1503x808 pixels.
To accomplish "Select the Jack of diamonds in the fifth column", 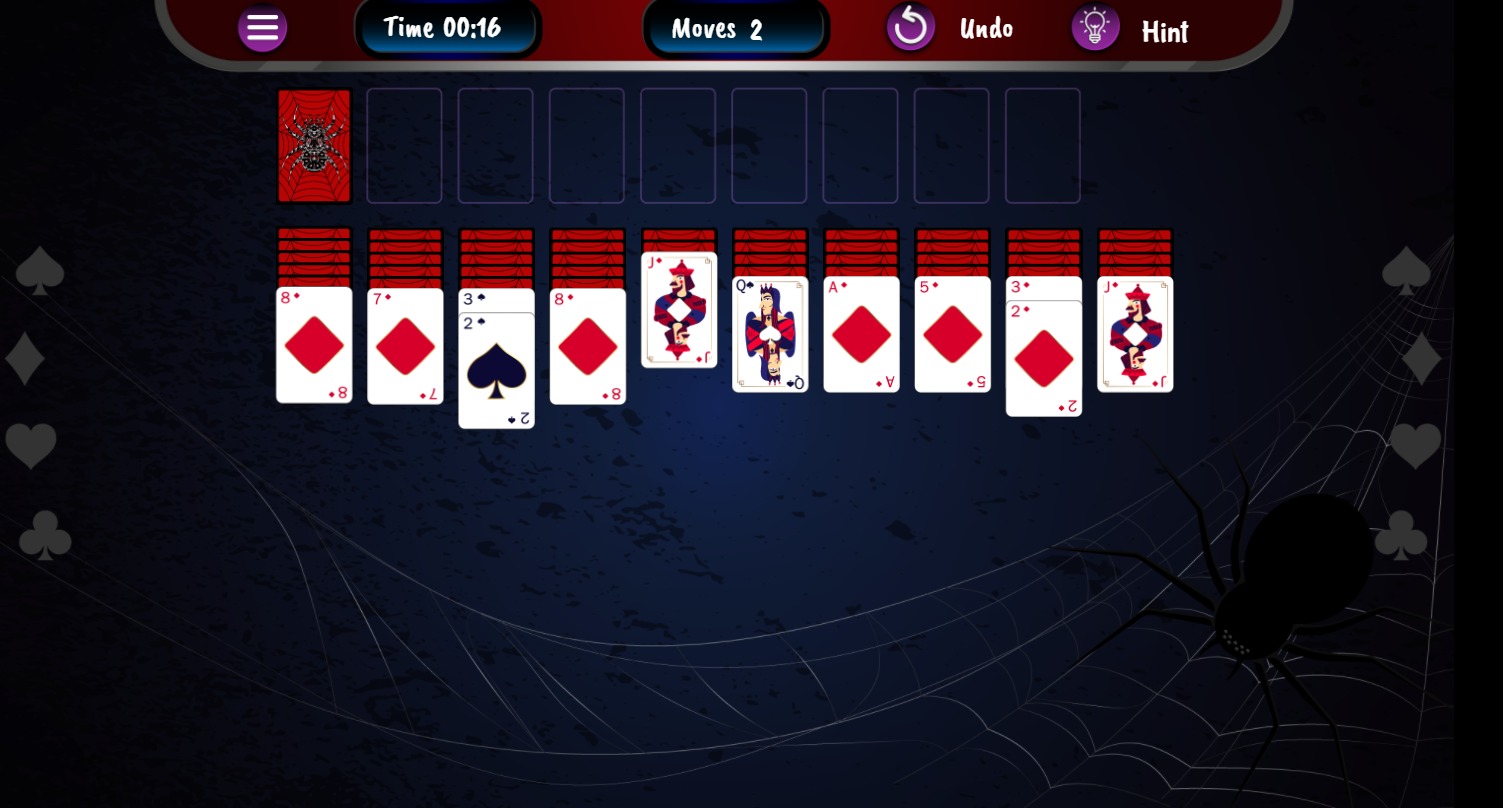I will pyautogui.click(x=679, y=308).
